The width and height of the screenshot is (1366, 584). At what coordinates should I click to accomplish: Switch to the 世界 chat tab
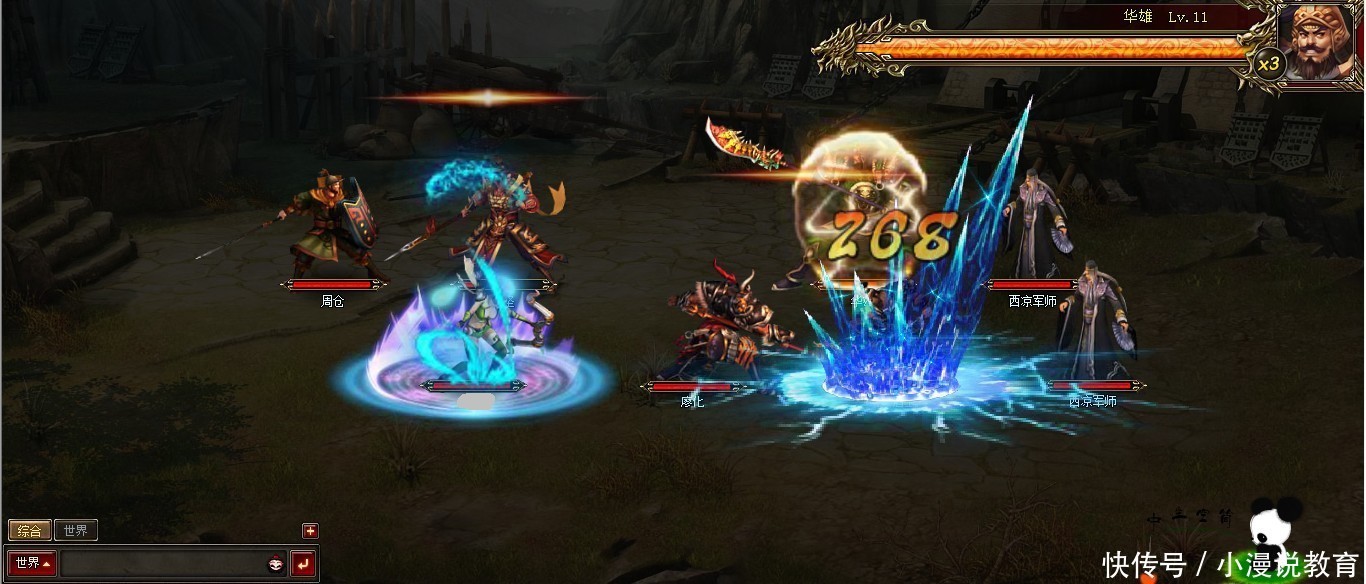pos(75,531)
